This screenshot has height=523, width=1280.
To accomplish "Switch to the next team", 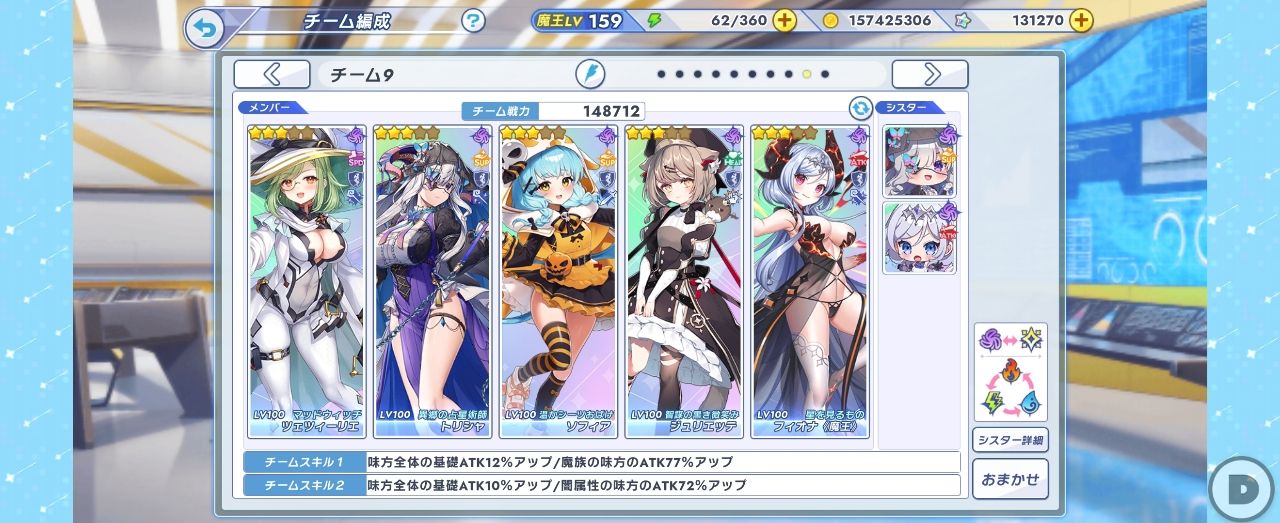I will click(930, 74).
